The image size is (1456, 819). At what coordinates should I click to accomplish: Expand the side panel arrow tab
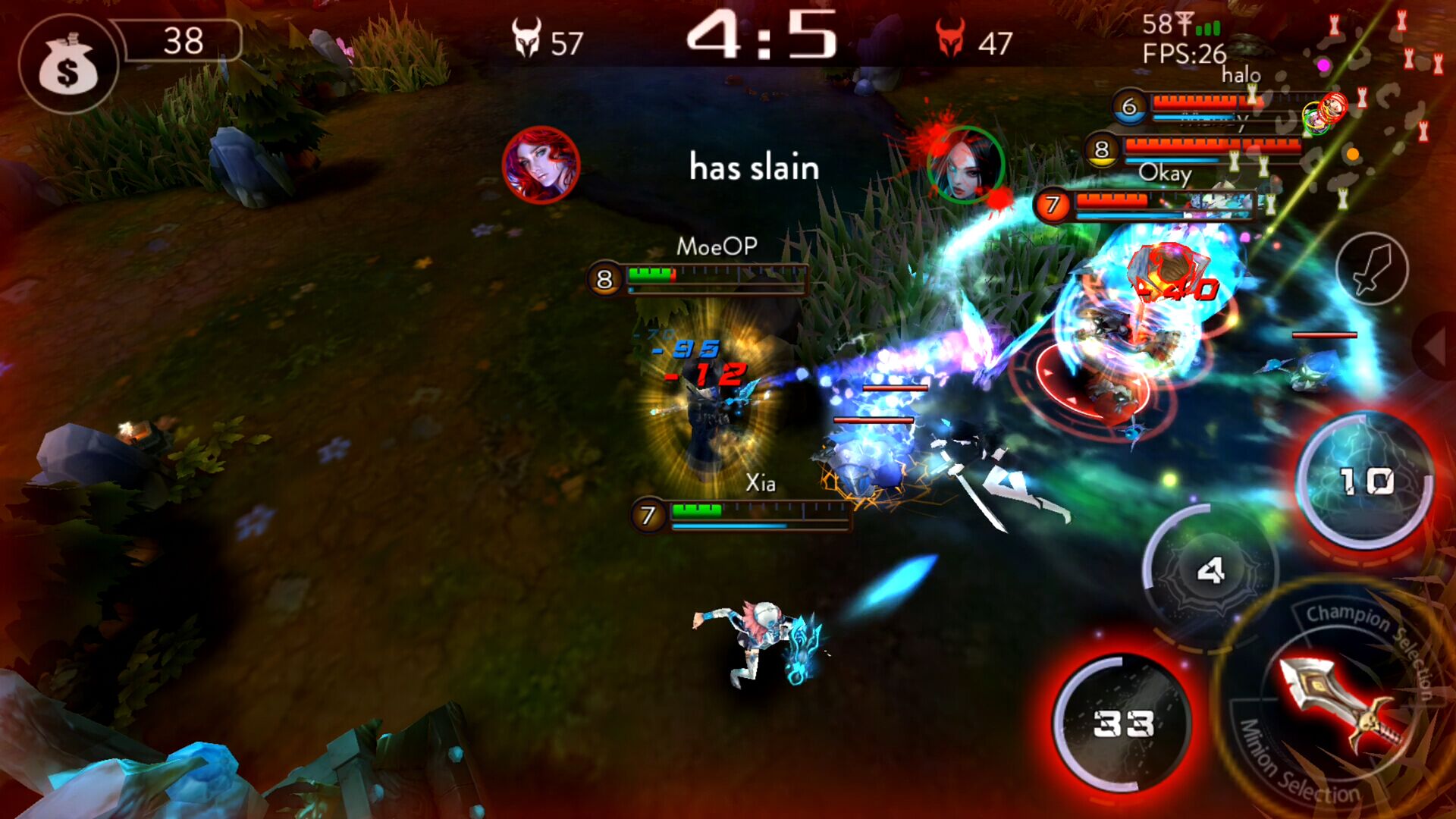(x=1436, y=347)
